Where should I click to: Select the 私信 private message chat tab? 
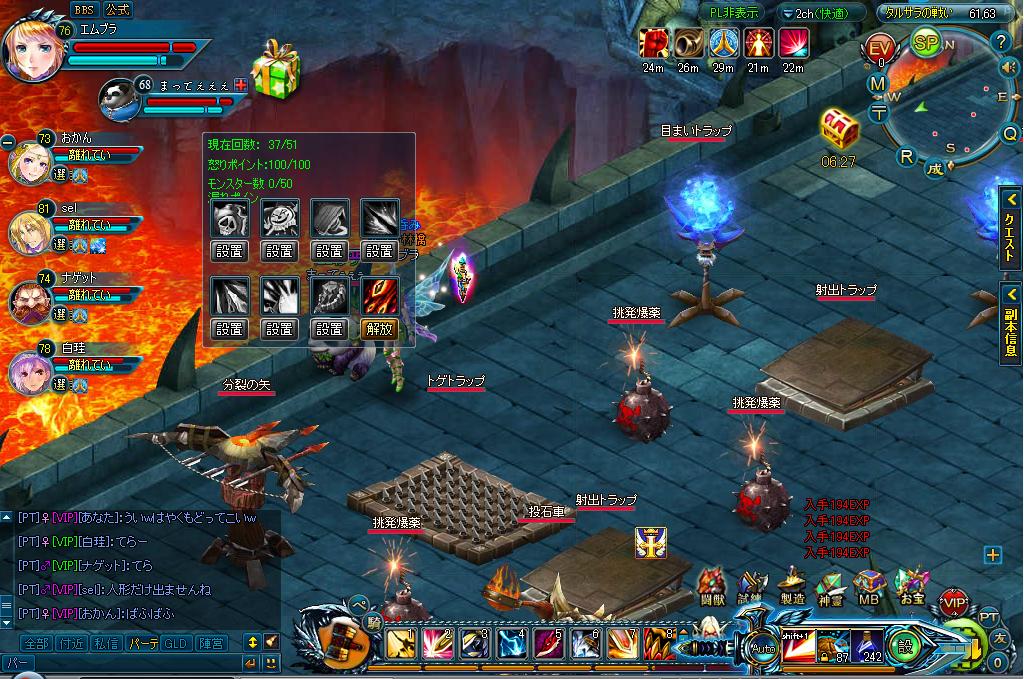point(106,643)
